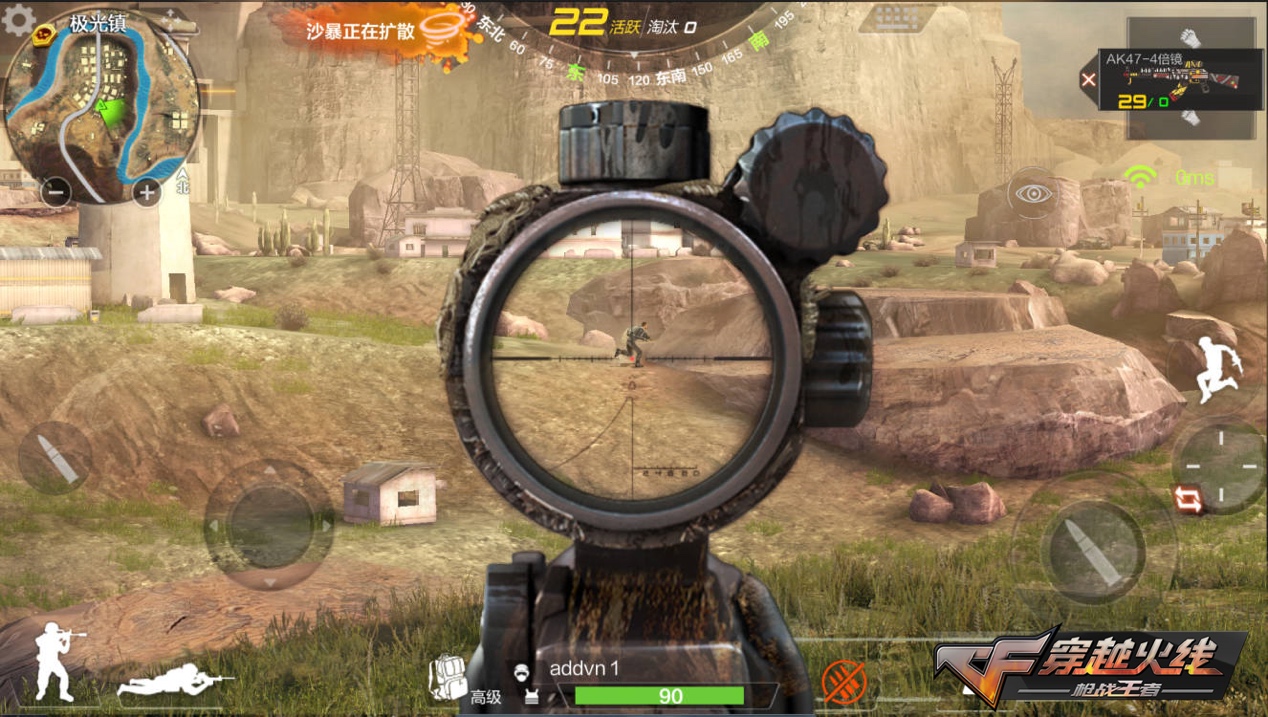Tap the movement joystick pad
Image resolution: width=1268 pixels, height=717 pixels.
268,524
